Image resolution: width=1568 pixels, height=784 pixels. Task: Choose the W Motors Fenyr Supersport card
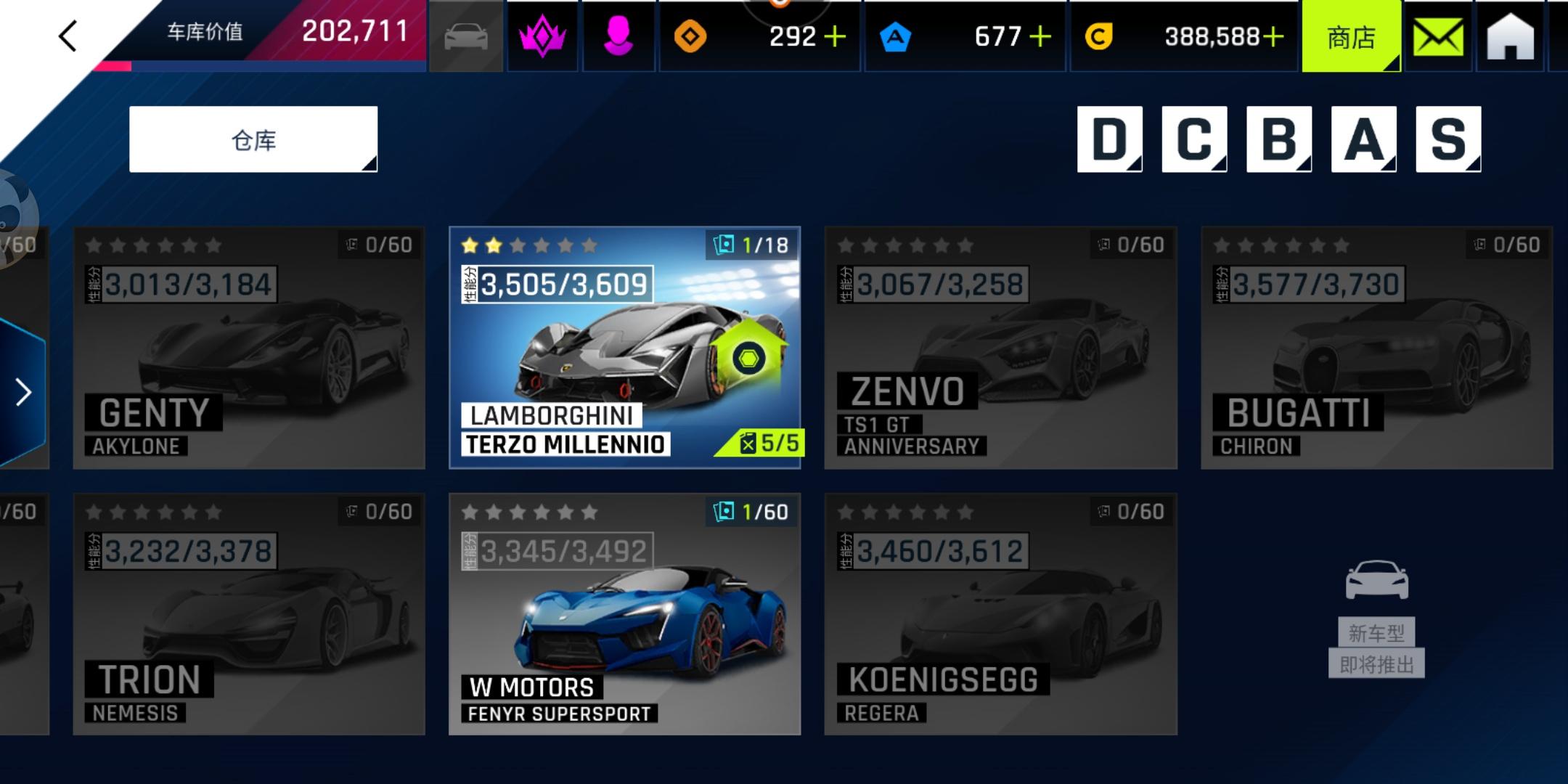tap(624, 614)
